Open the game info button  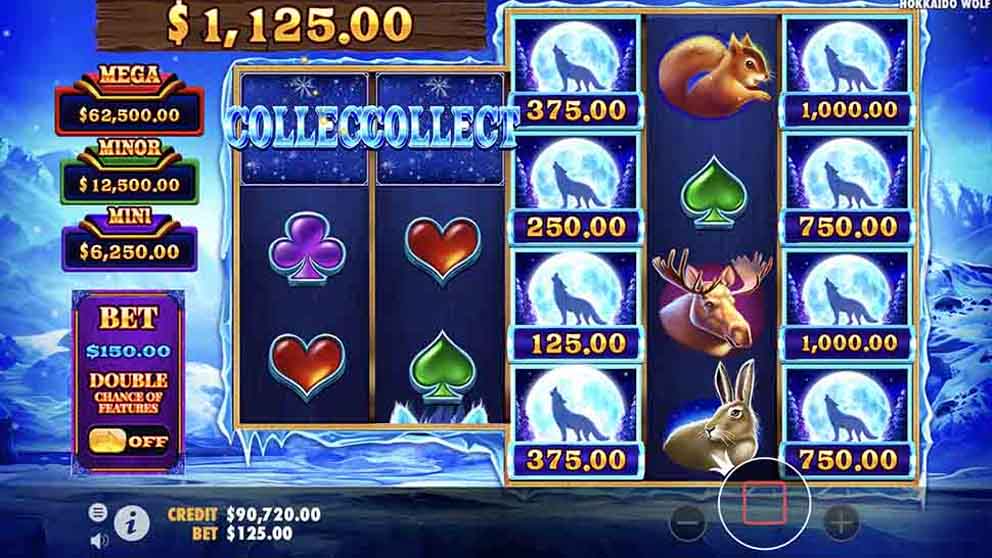pos(131,522)
